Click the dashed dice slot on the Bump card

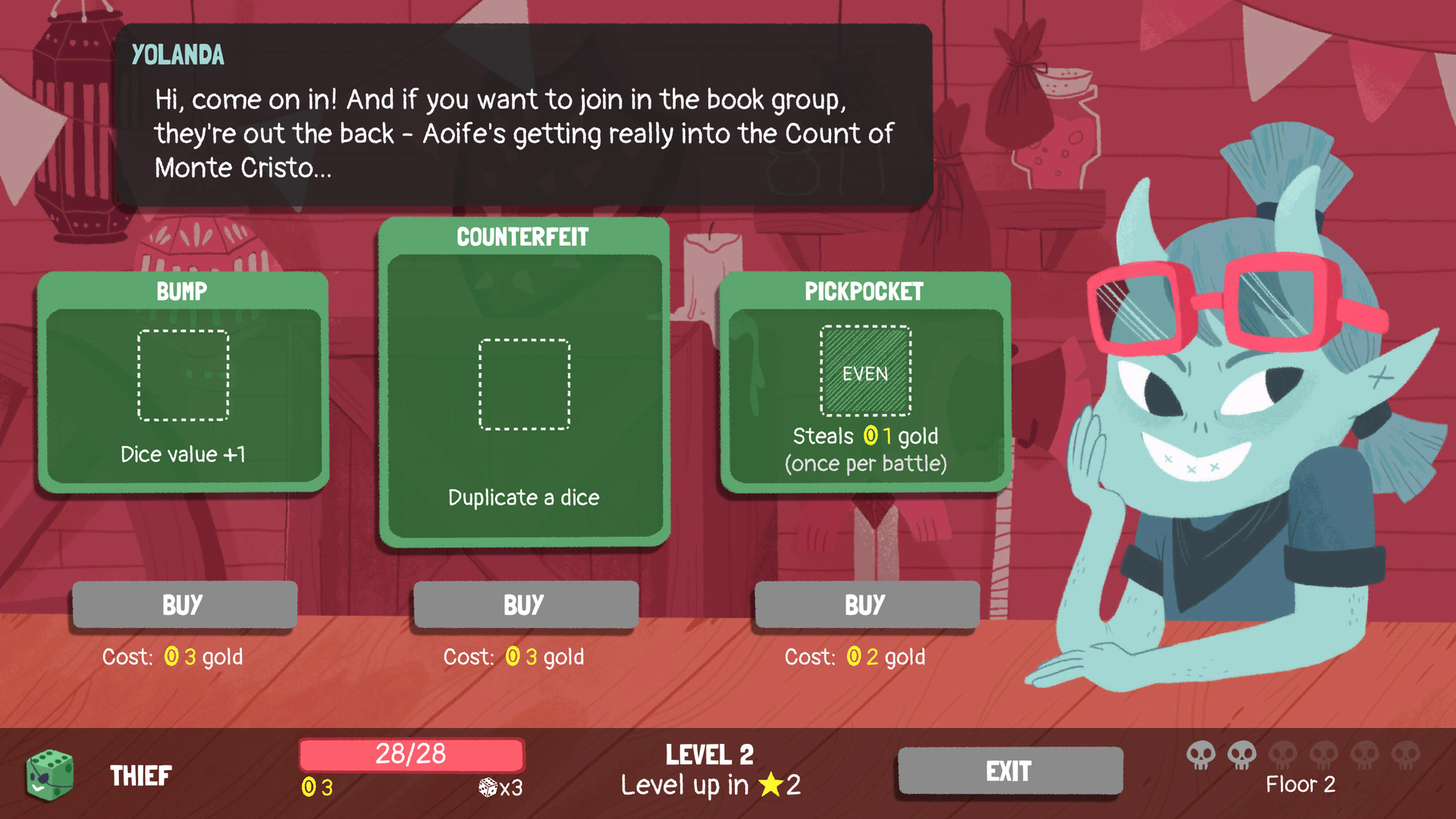click(183, 375)
